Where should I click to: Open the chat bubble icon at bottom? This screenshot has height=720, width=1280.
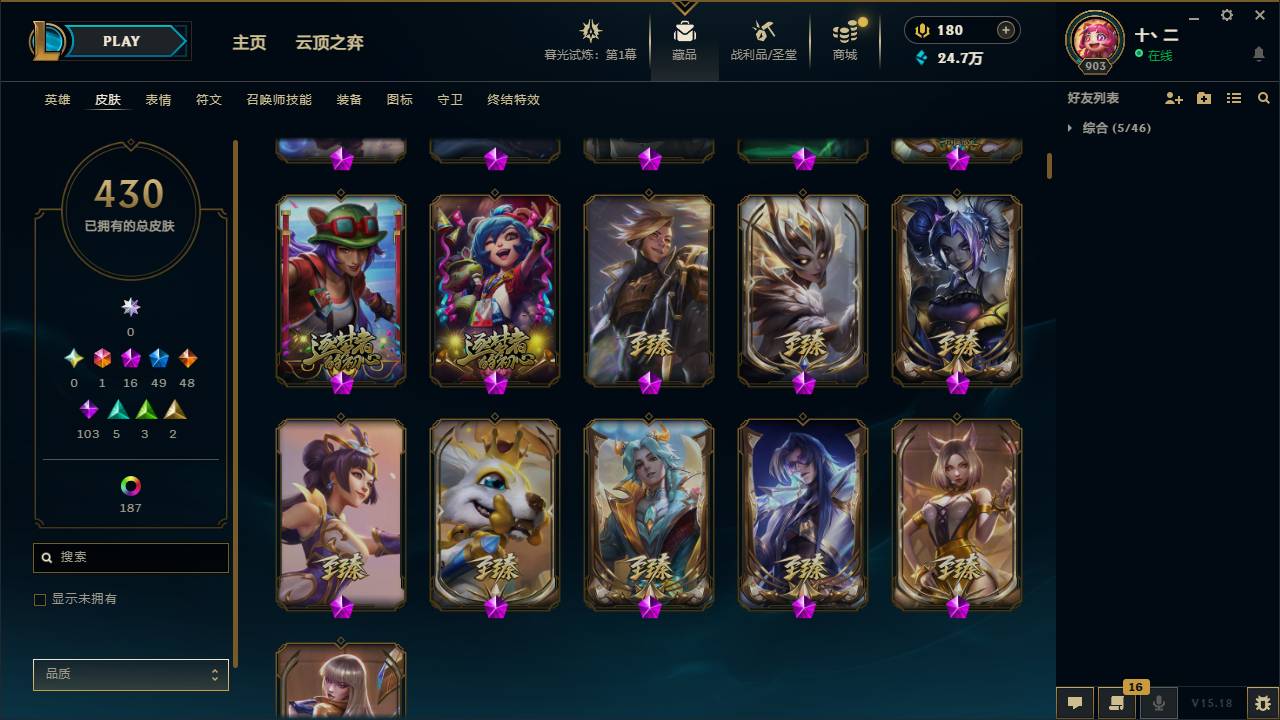click(1074, 702)
